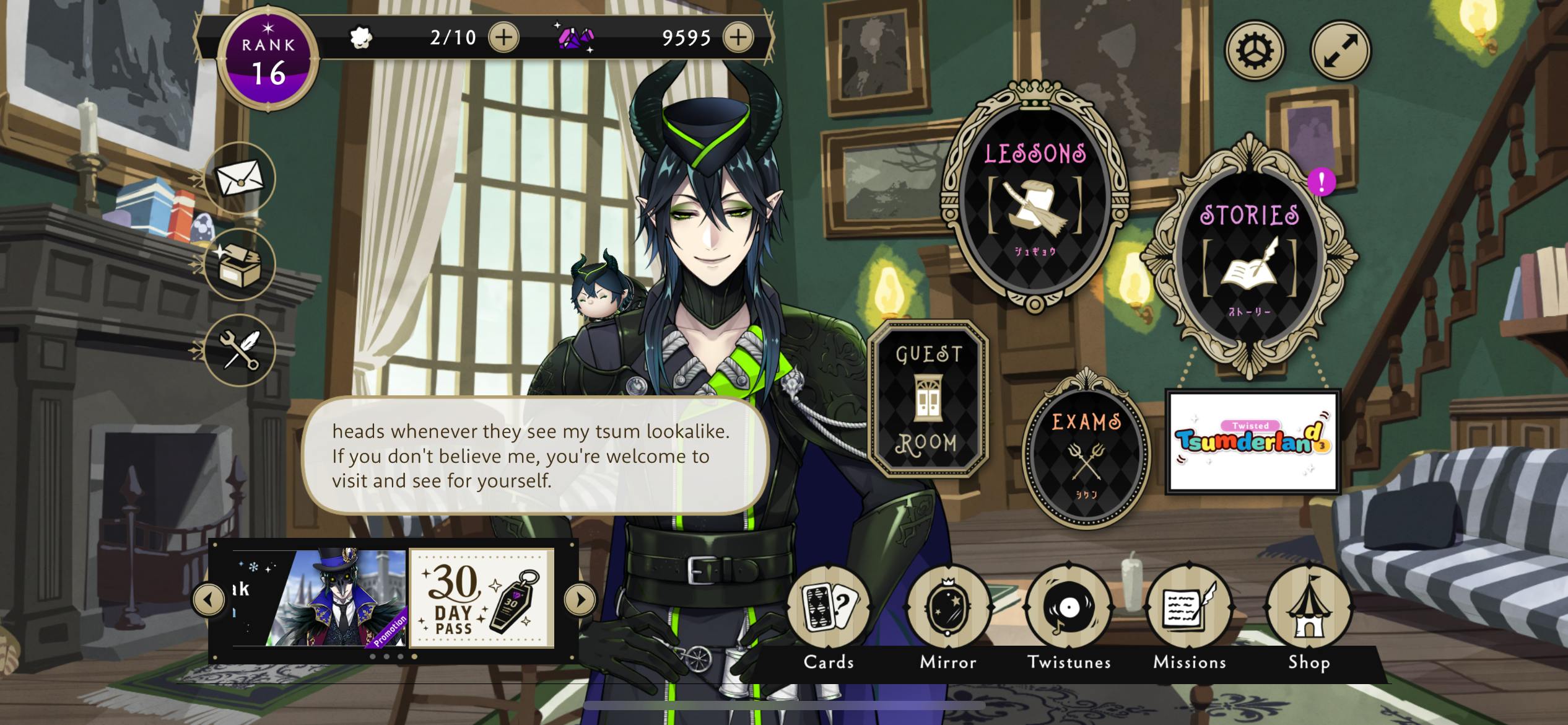
Task: Open the Twisted Tsumderland event banner
Action: pos(1252,441)
